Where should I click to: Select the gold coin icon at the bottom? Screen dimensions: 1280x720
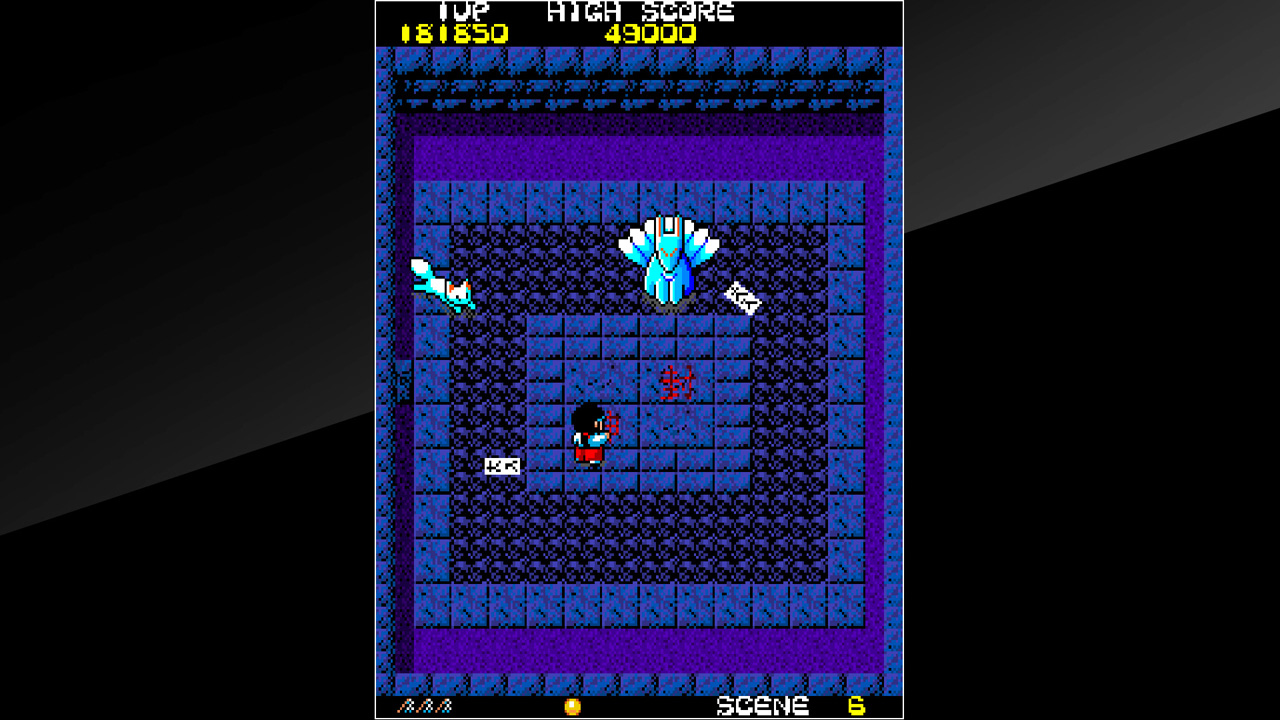pyautogui.click(x=572, y=706)
